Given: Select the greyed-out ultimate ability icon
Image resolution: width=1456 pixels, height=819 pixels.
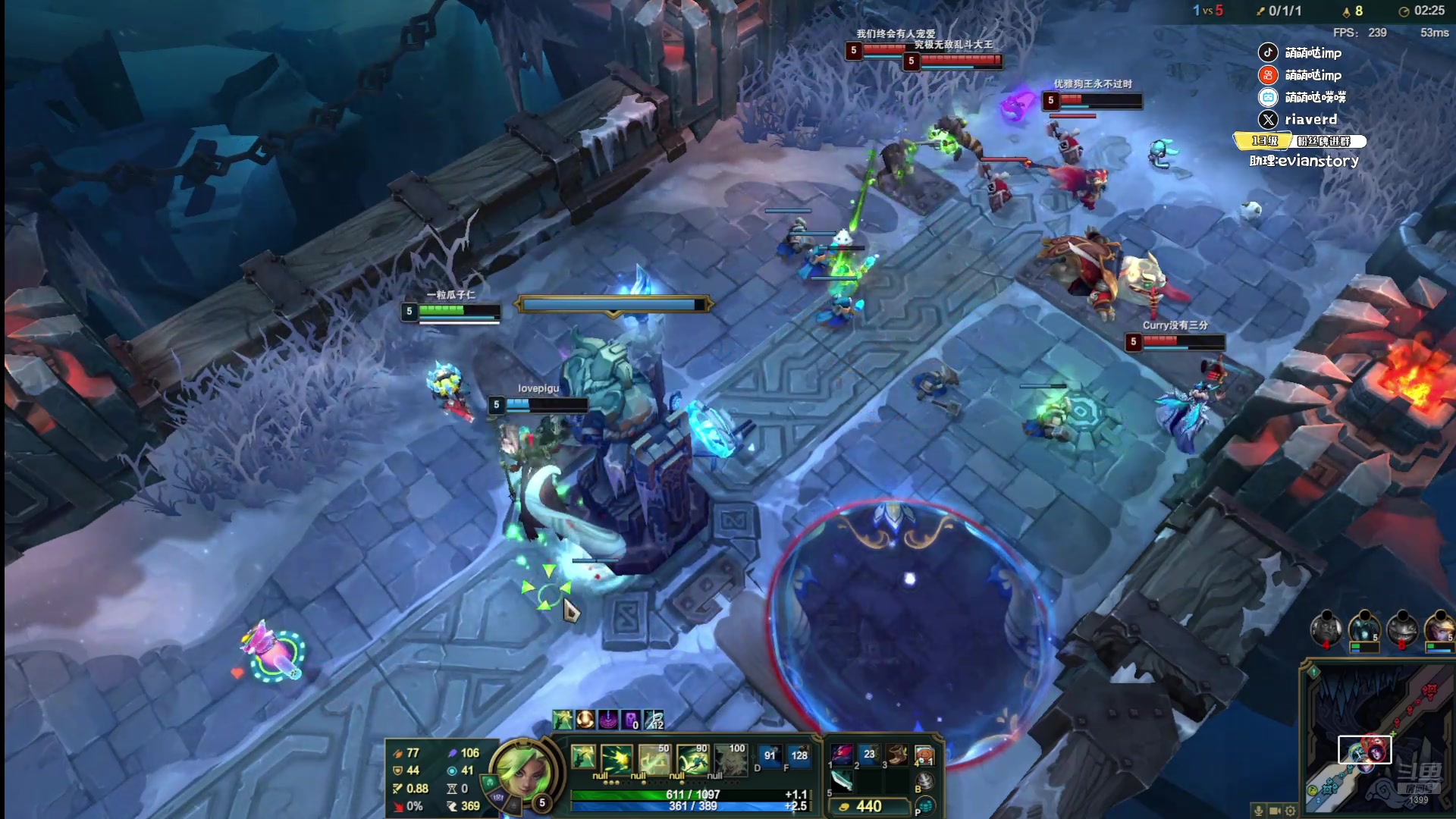Looking at the screenshot, I should click(730, 758).
